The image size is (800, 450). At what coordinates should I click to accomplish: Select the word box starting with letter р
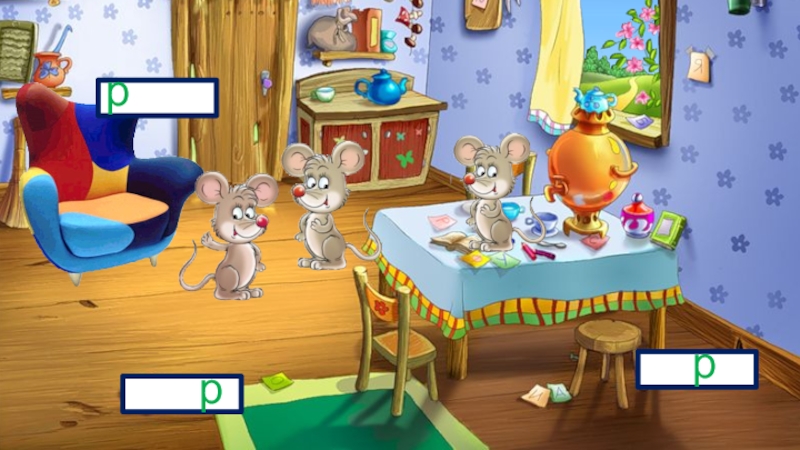(x=158, y=98)
